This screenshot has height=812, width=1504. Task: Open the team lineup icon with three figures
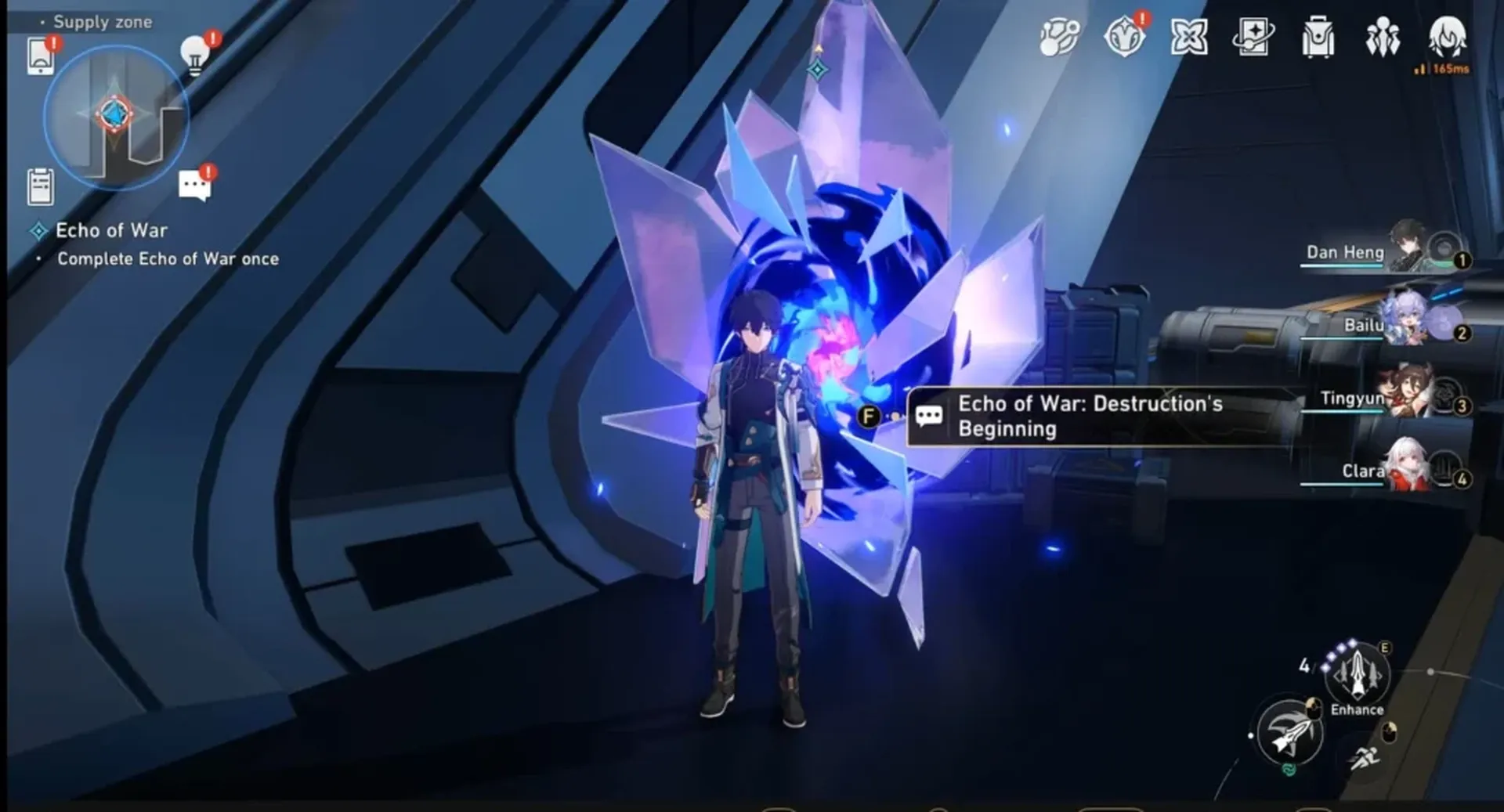1383,37
